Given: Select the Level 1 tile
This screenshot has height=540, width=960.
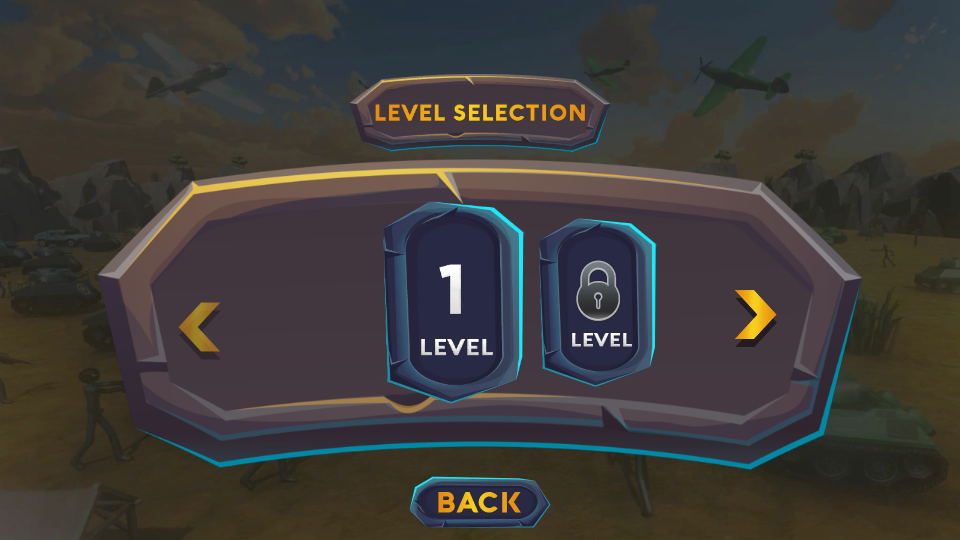Looking at the screenshot, I should coord(455,301).
